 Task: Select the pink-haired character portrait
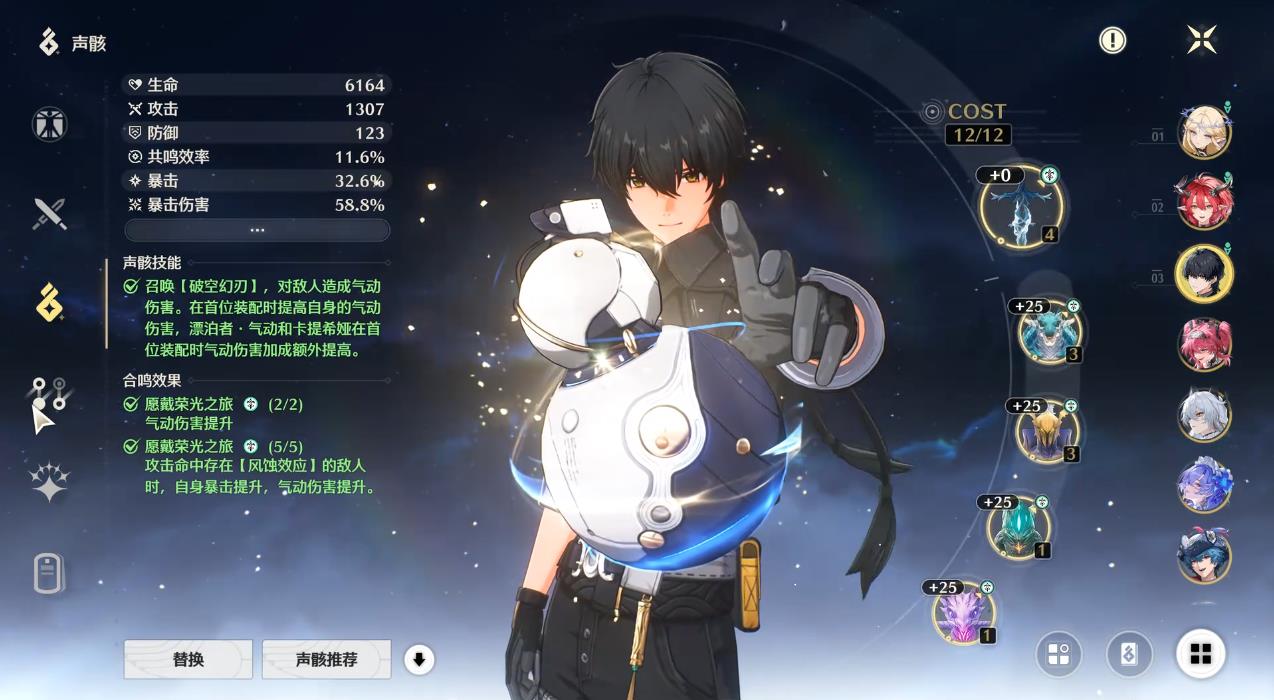(x=1204, y=344)
